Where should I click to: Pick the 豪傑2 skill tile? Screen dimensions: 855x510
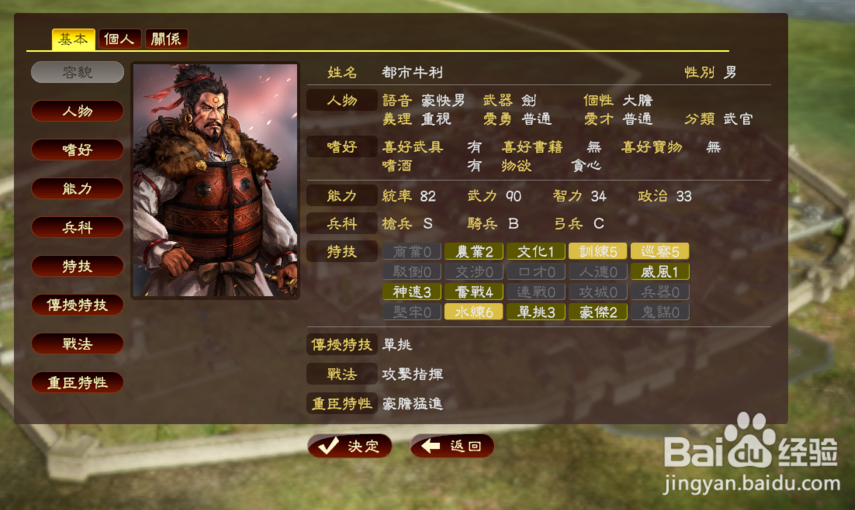tap(597, 312)
